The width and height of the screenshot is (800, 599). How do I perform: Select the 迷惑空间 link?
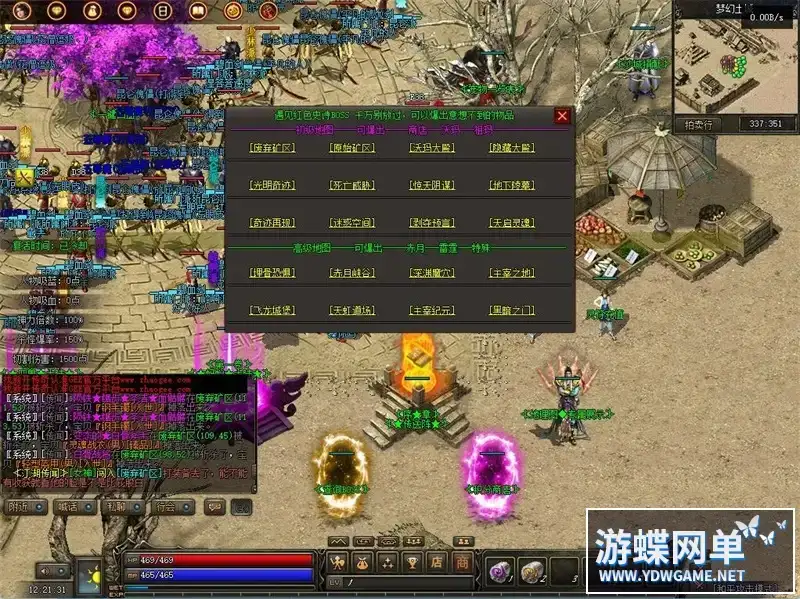coord(351,222)
